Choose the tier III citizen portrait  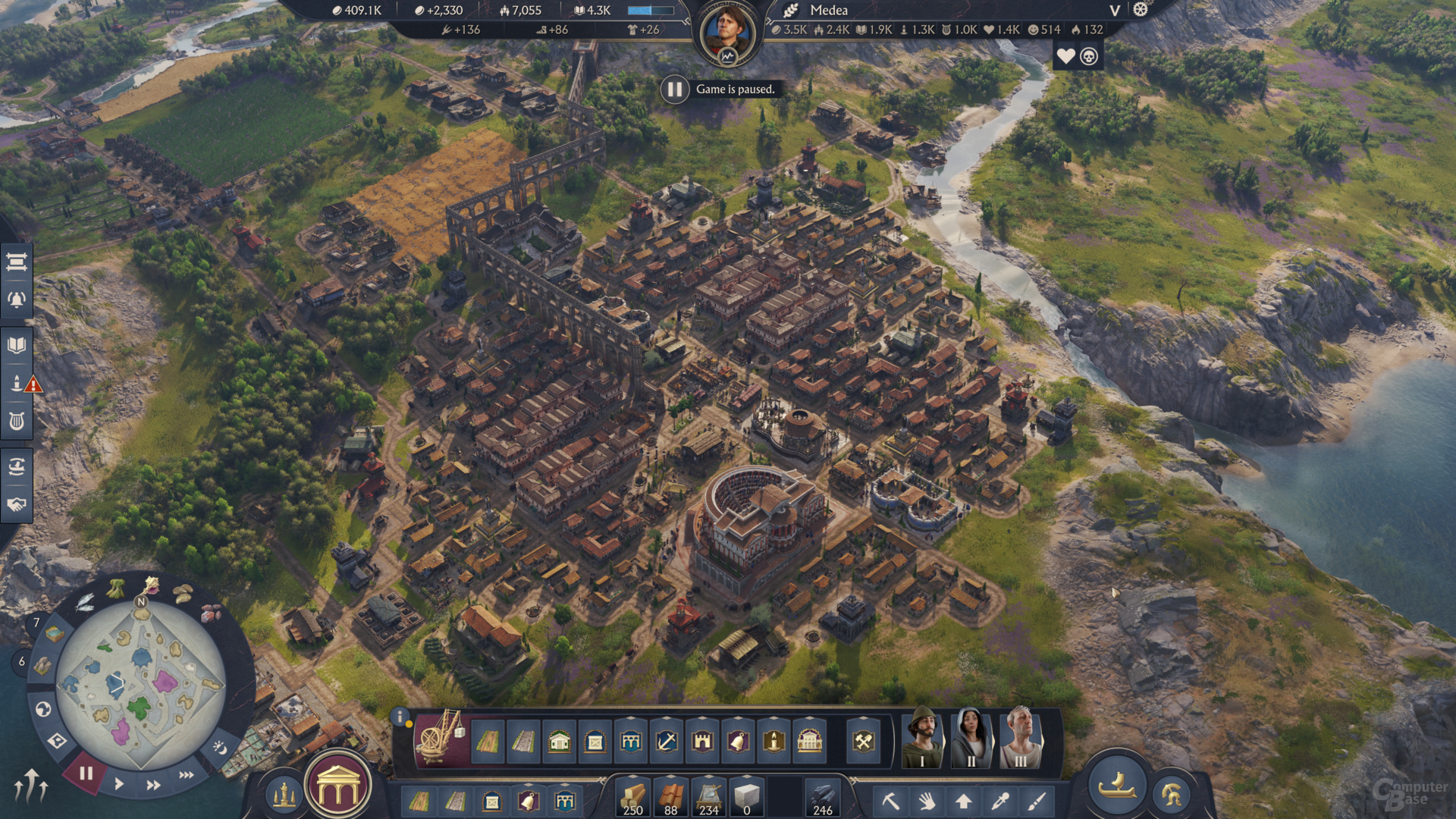coord(1020,737)
